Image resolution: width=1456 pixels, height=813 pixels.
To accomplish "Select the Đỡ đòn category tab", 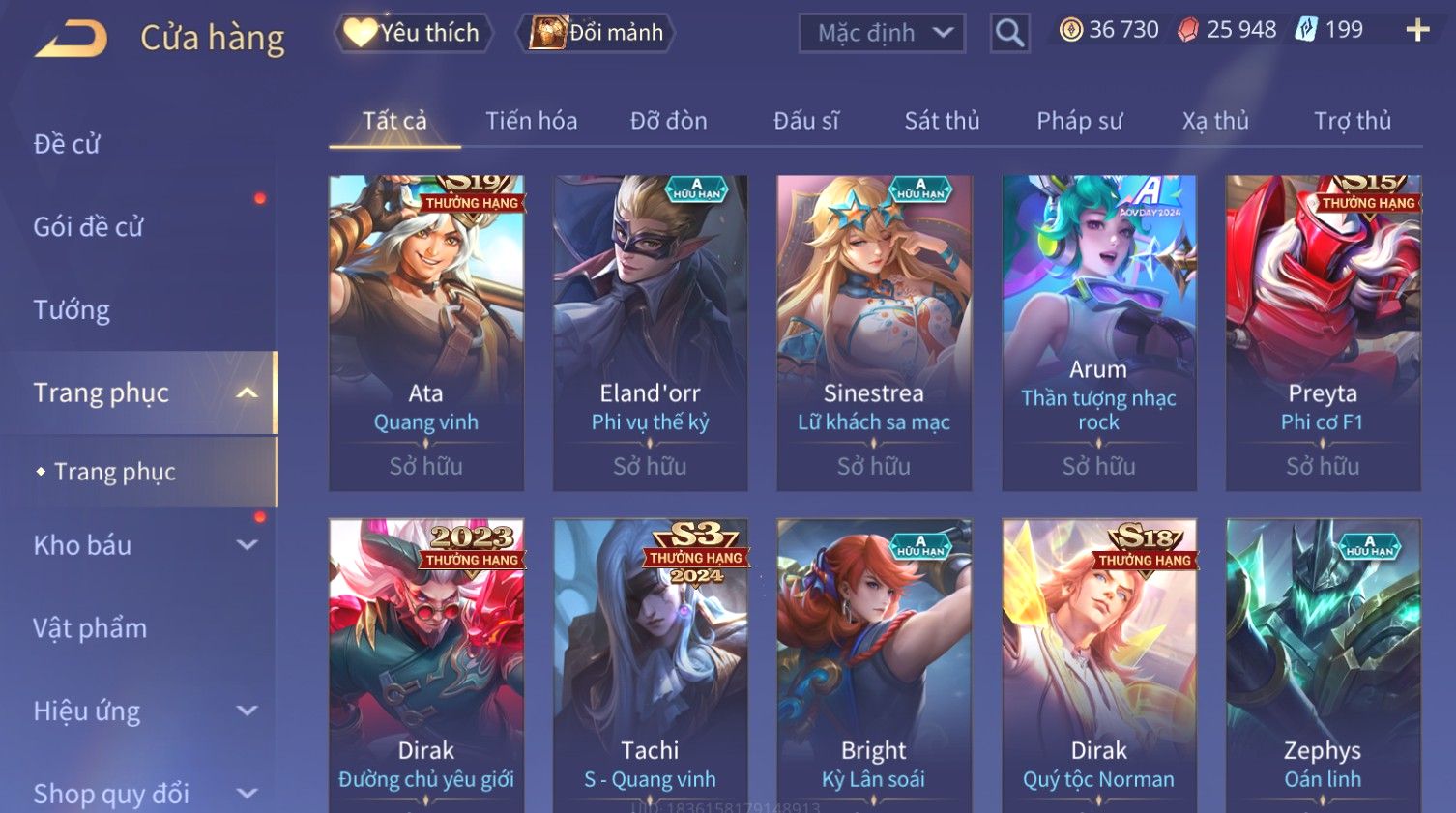I will (668, 121).
